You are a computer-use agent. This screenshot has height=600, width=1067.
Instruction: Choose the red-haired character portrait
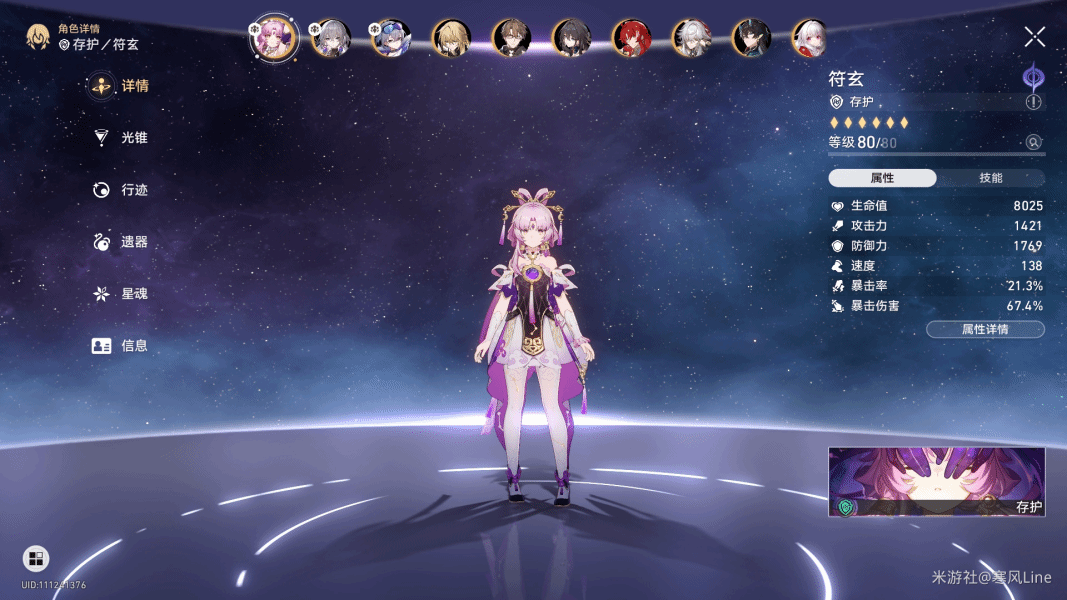[x=631, y=39]
